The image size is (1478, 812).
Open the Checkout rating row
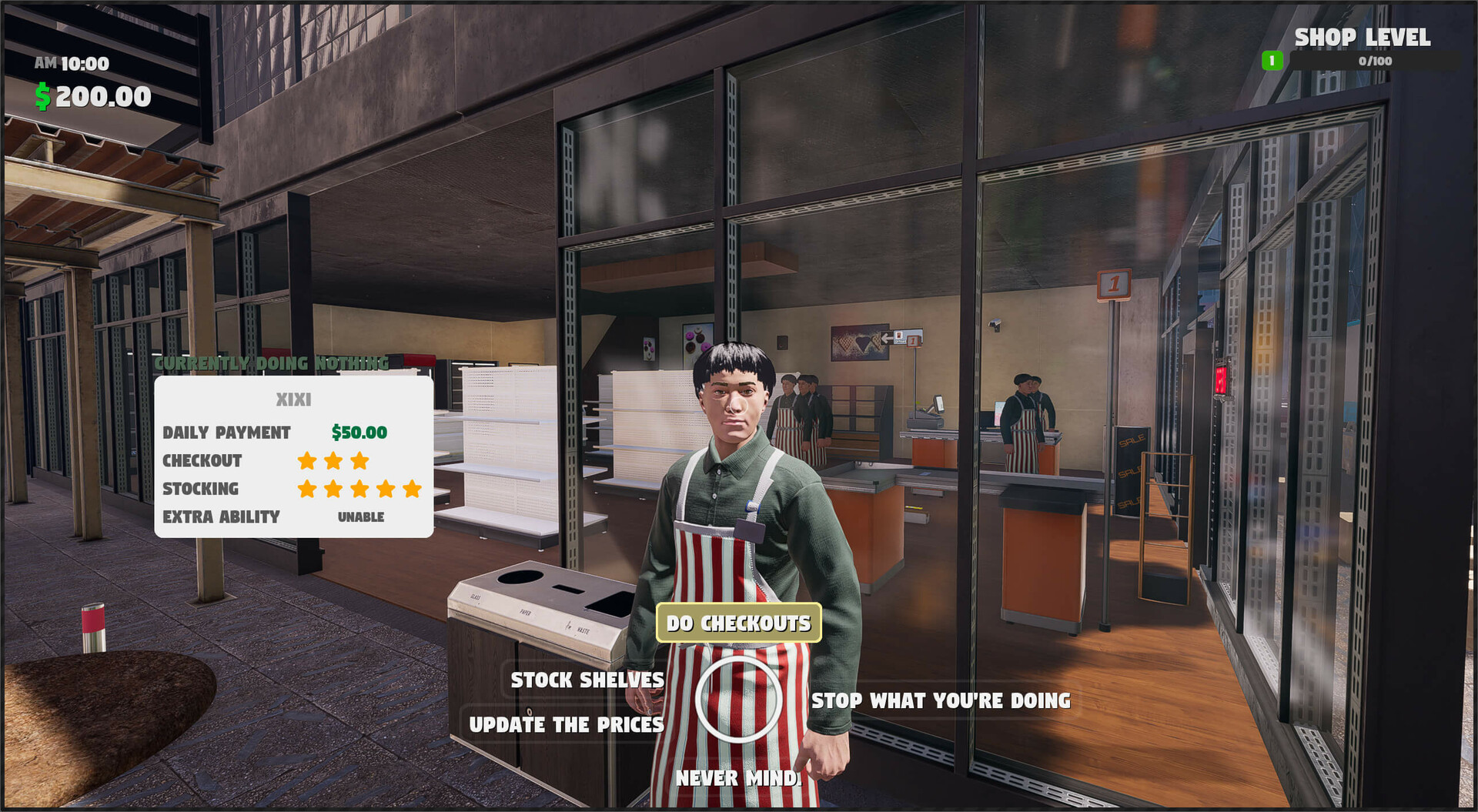(x=202, y=460)
